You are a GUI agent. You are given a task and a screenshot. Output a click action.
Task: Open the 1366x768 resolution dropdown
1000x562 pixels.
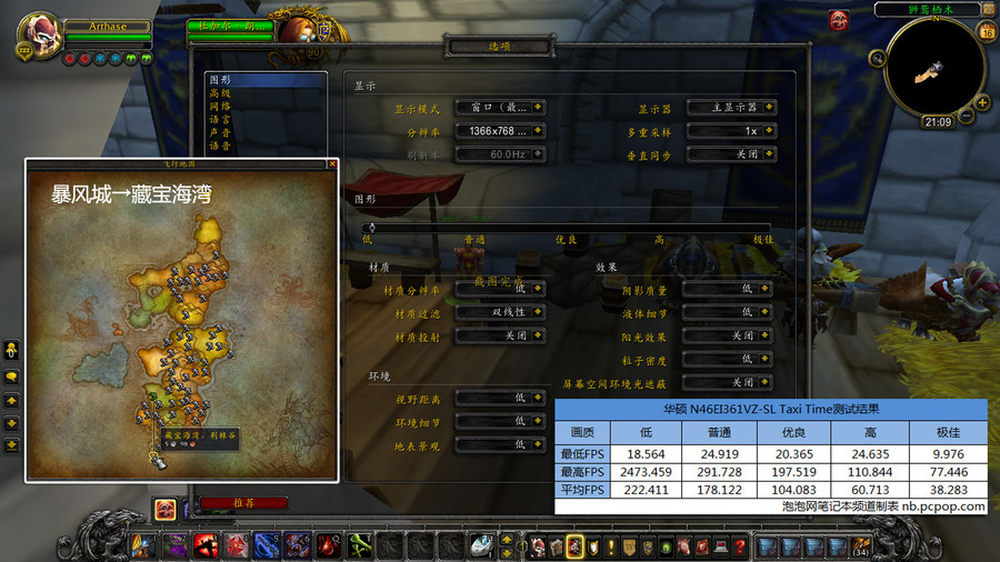point(500,131)
